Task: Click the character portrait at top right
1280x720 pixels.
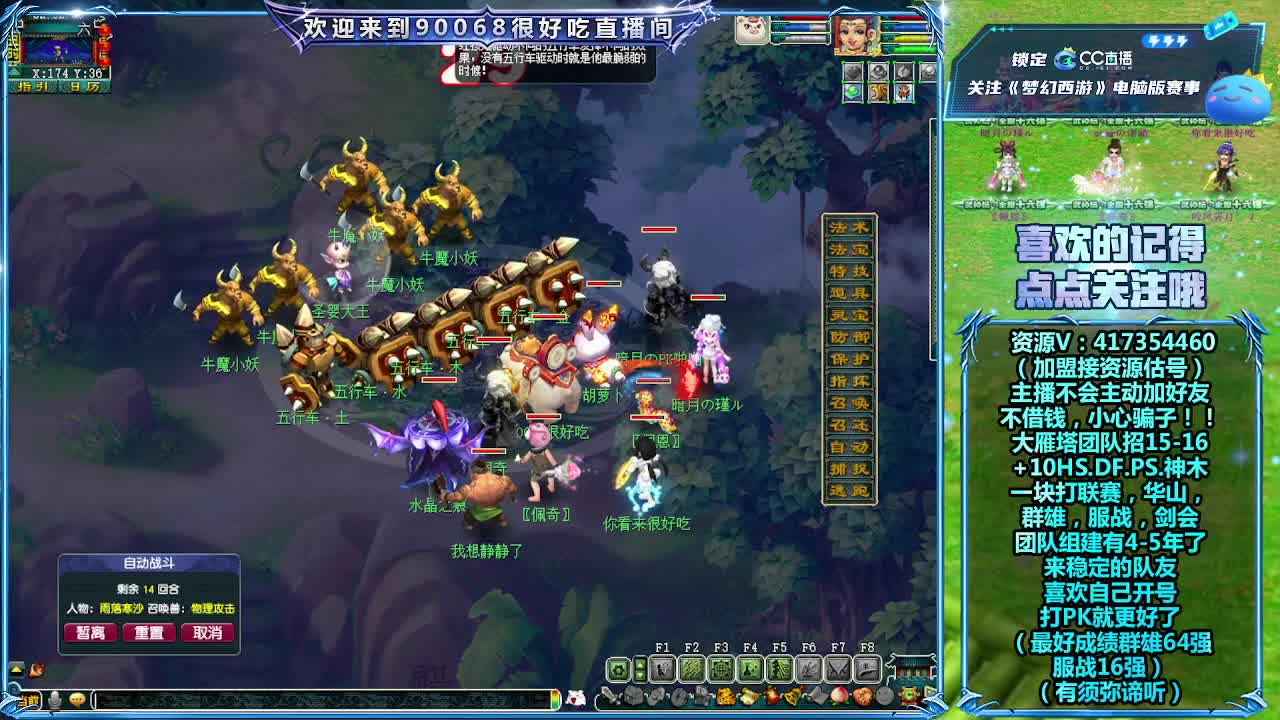Action: click(x=855, y=35)
